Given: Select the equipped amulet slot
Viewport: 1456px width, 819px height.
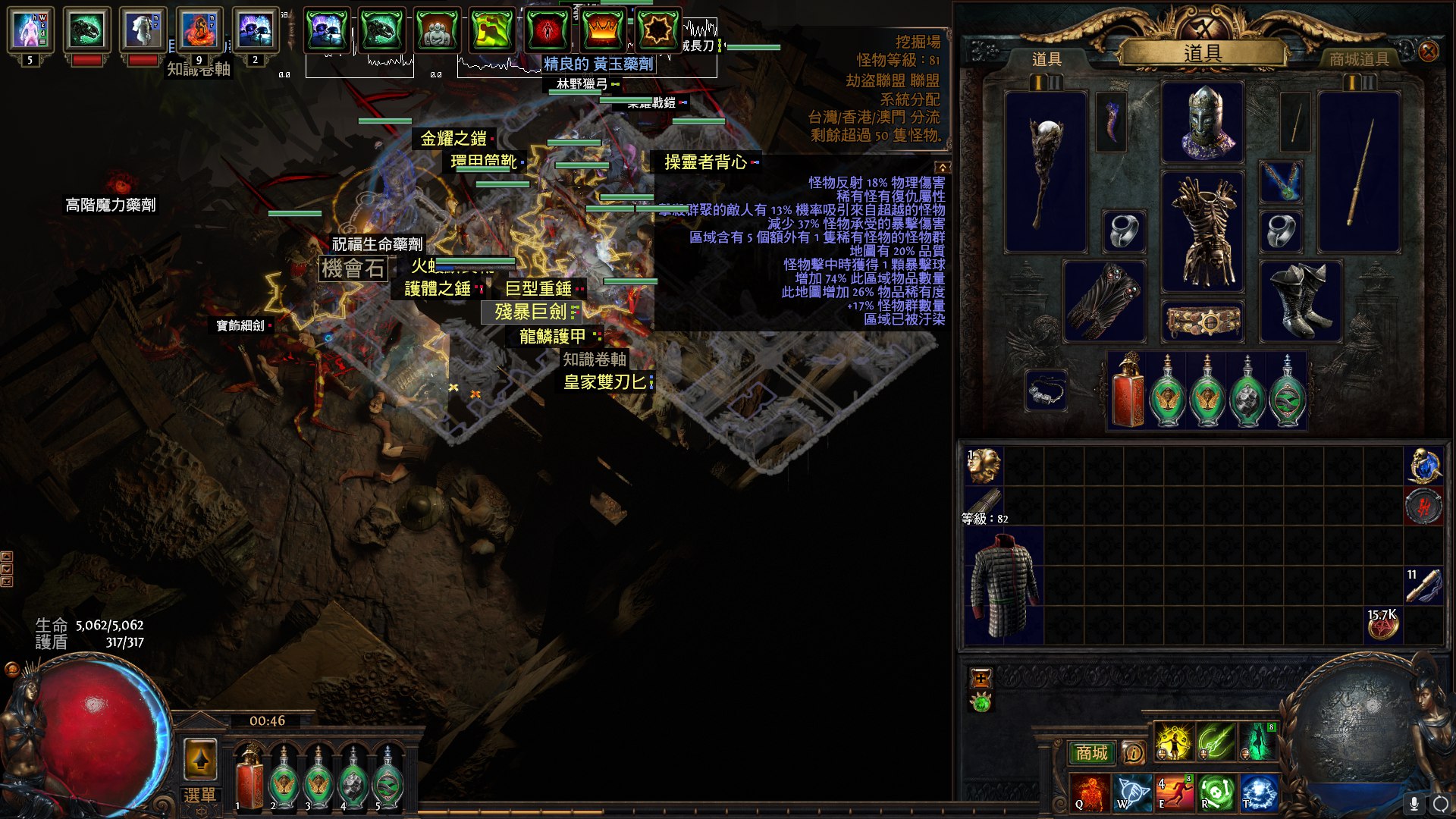Looking at the screenshot, I should pyautogui.click(x=1281, y=182).
